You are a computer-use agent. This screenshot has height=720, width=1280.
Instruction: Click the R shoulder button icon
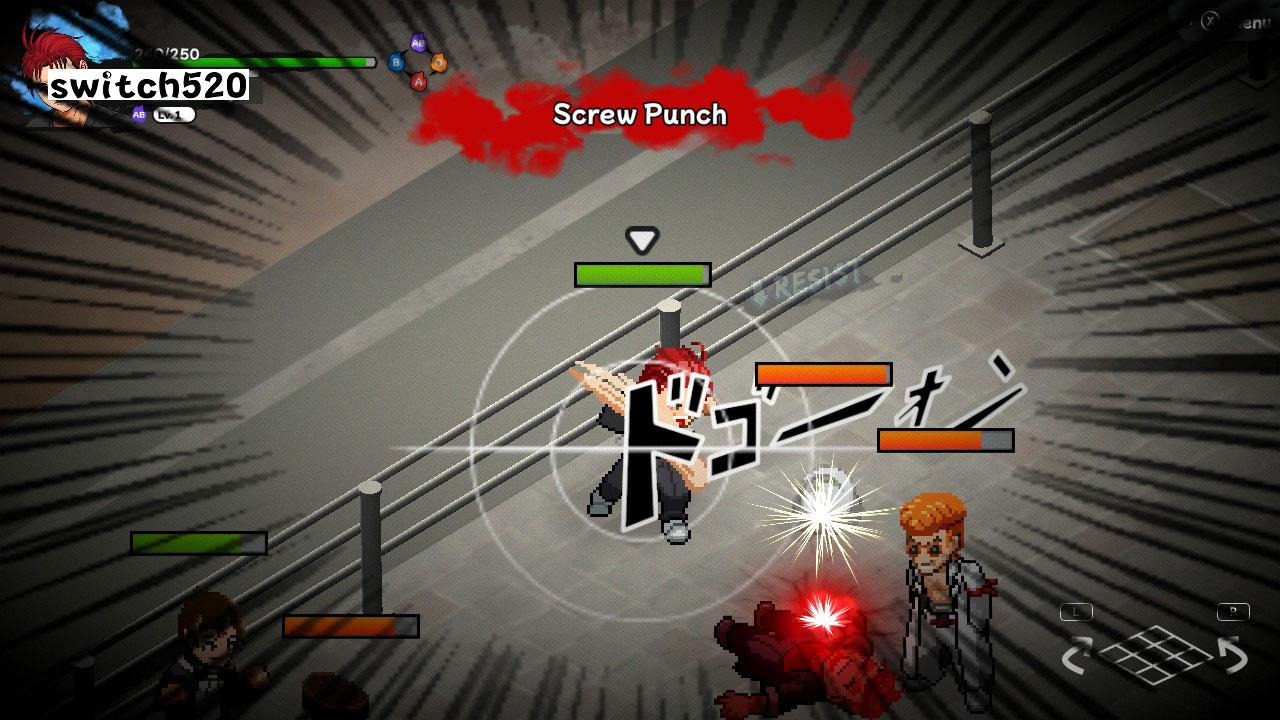point(1233,610)
